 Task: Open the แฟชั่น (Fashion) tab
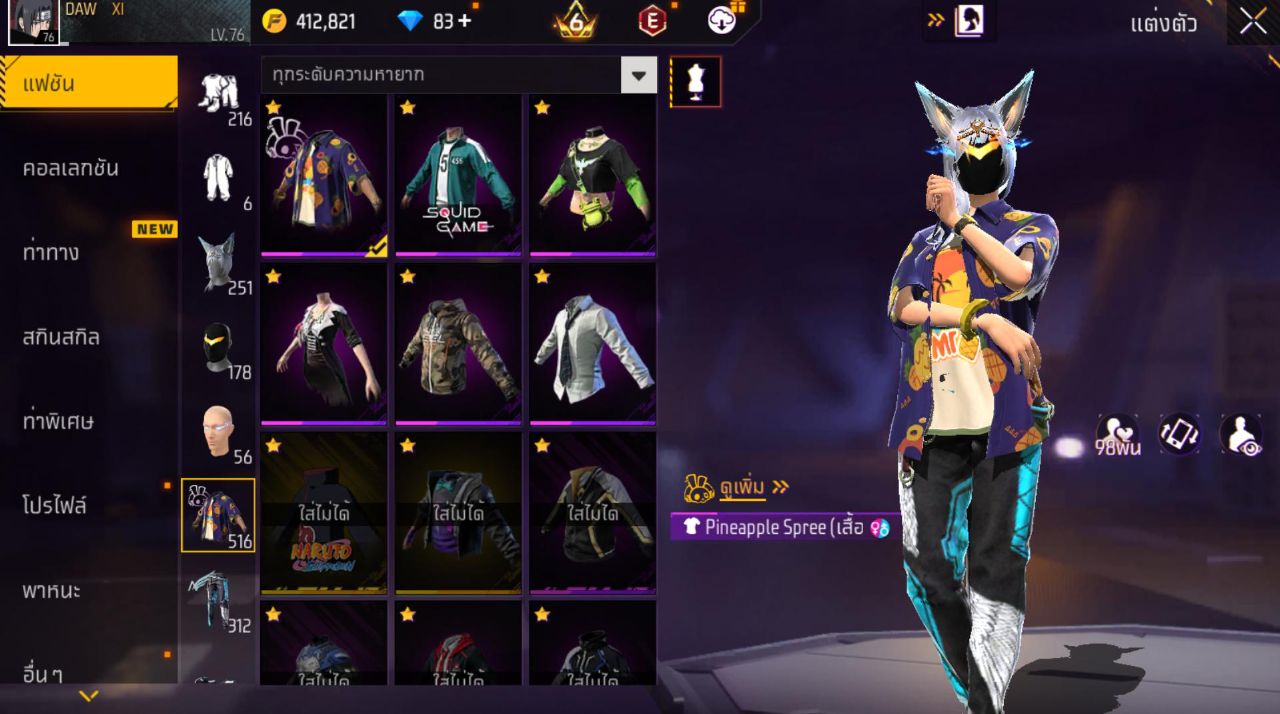pos(88,83)
